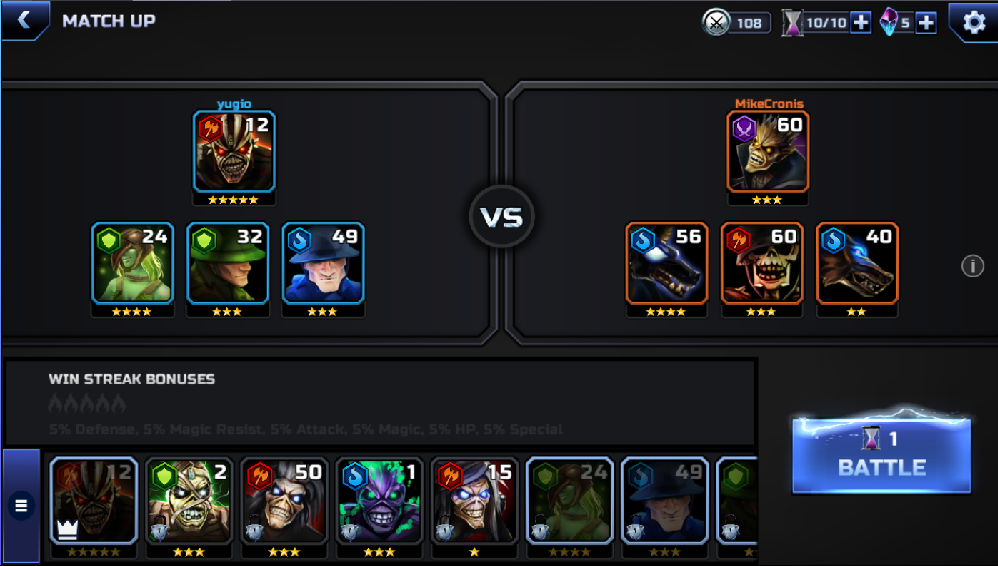Choose the level 24 green team member
Viewport: 998px width, 566px height.
[132, 263]
